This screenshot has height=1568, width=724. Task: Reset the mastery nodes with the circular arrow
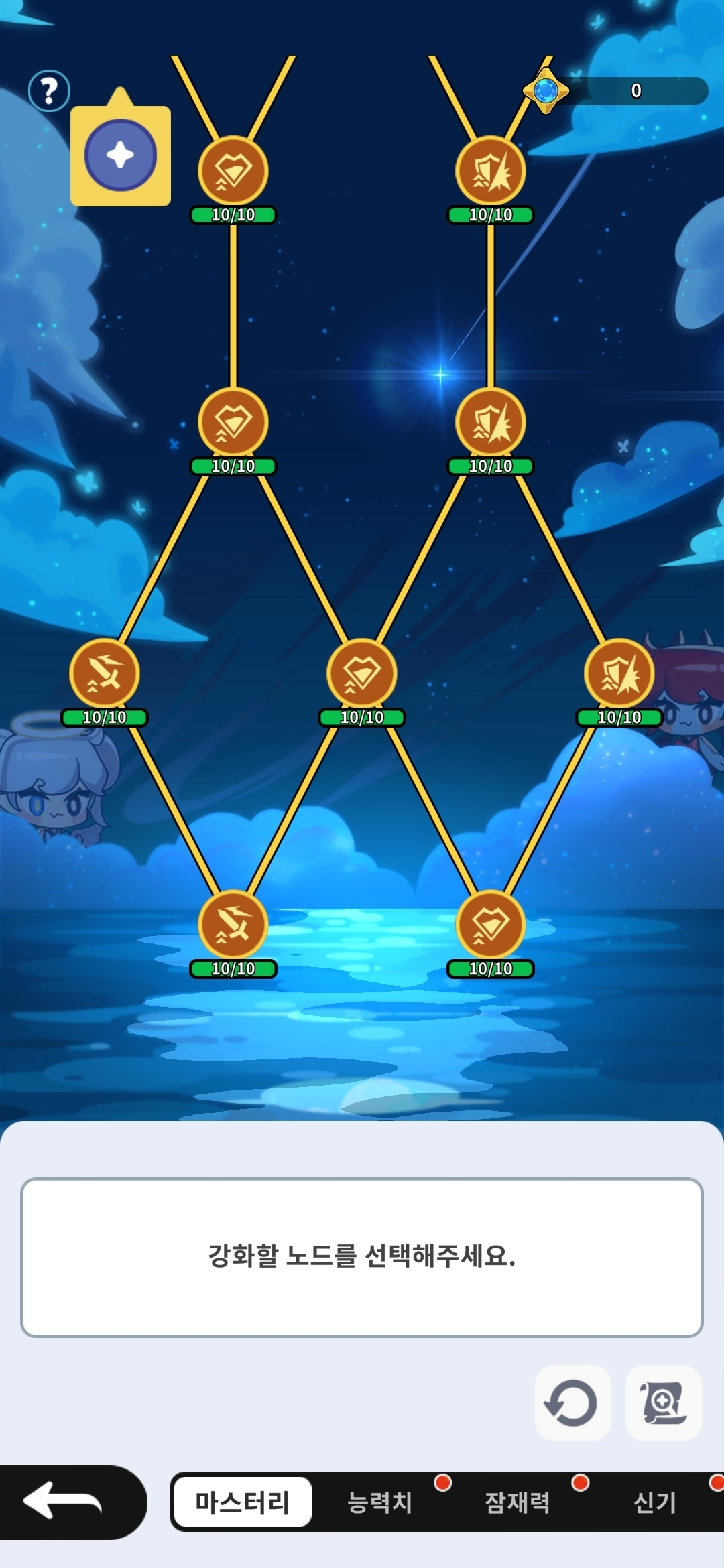pos(572,1402)
